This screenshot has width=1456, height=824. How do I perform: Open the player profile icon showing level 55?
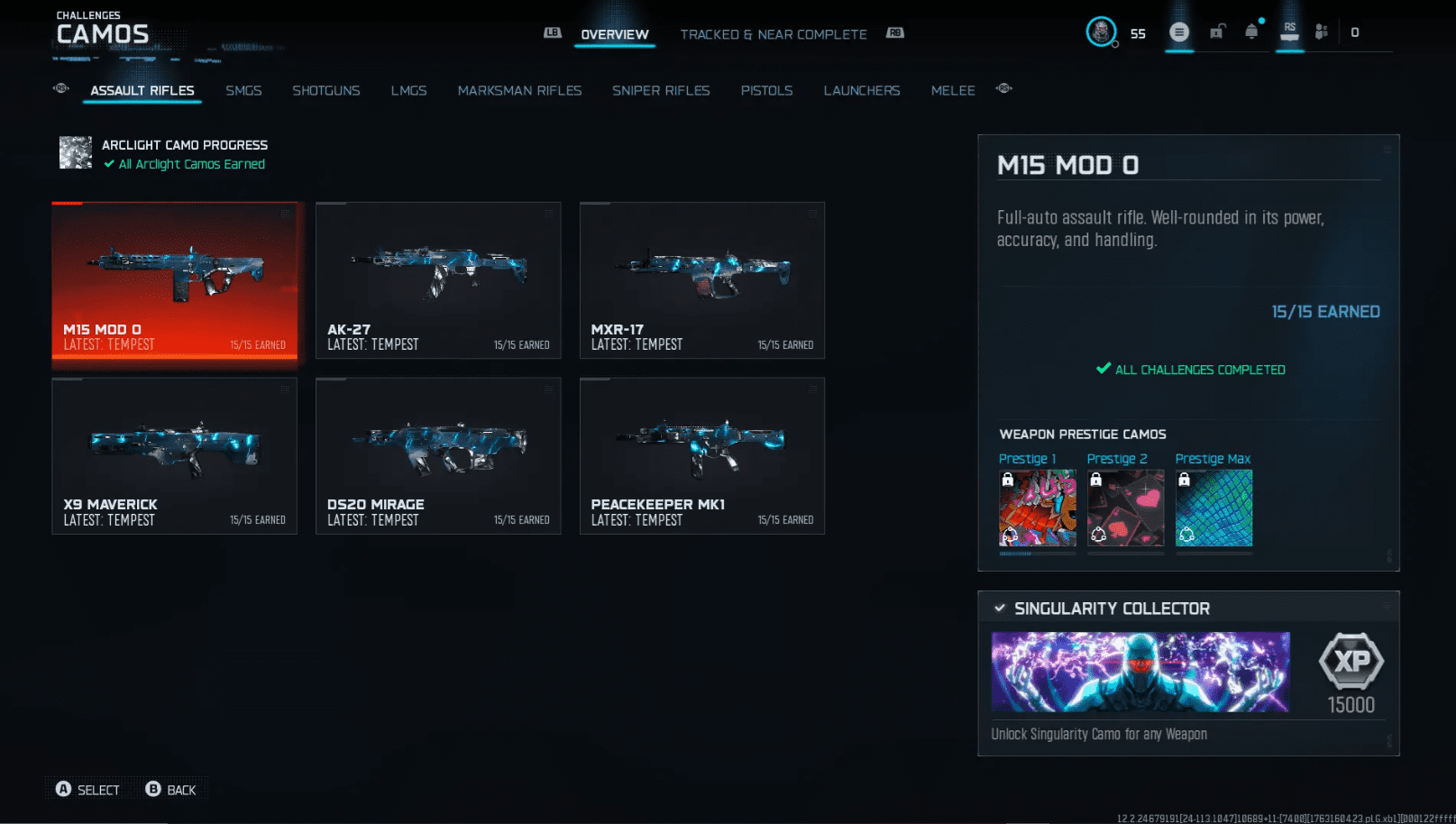[1102, 32]
